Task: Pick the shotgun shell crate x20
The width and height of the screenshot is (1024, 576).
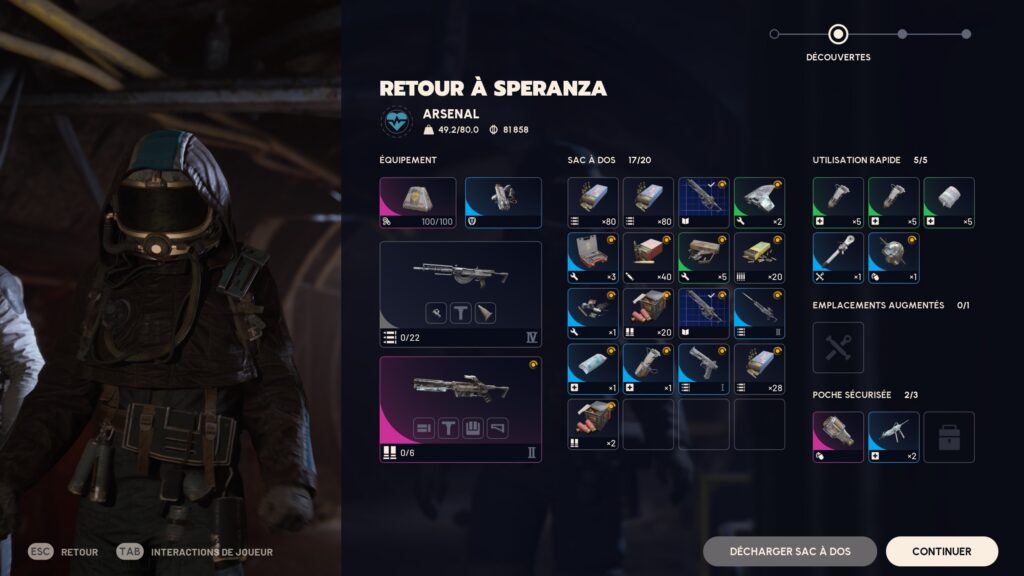Action: pyautogui.click(x=648, y=313)
